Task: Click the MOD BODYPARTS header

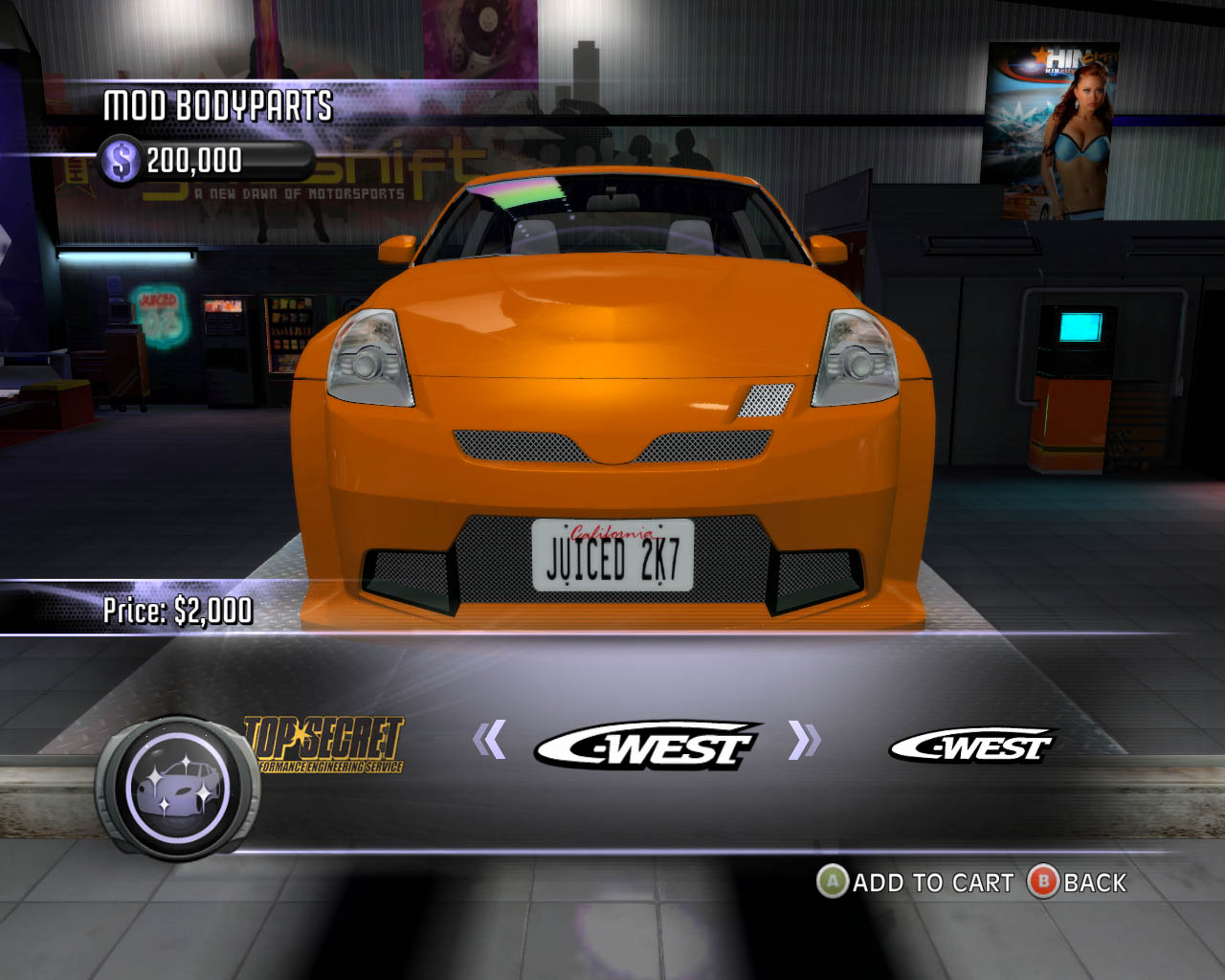Action: [218, 108]
